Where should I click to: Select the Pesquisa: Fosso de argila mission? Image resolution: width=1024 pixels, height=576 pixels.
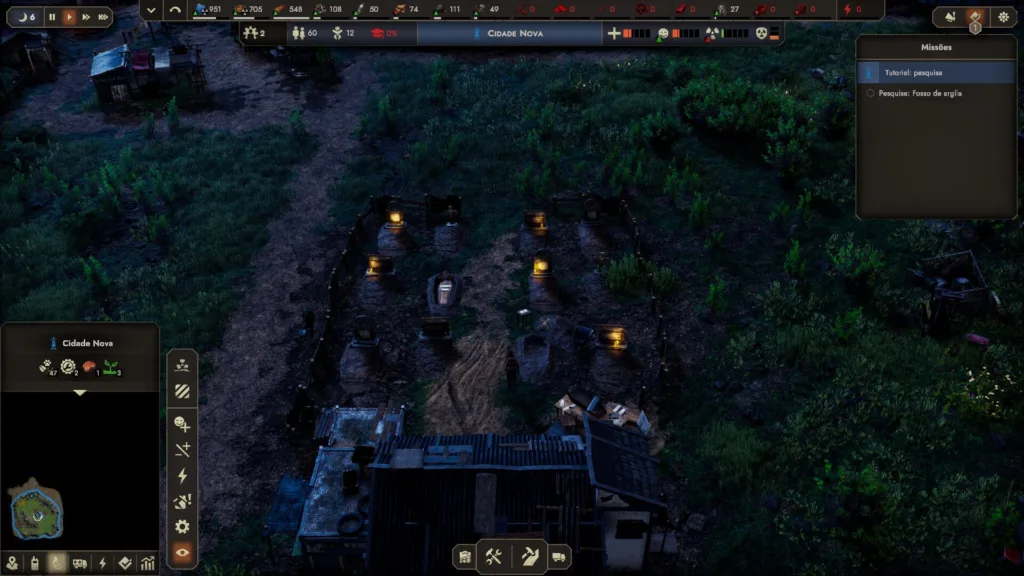936,93
